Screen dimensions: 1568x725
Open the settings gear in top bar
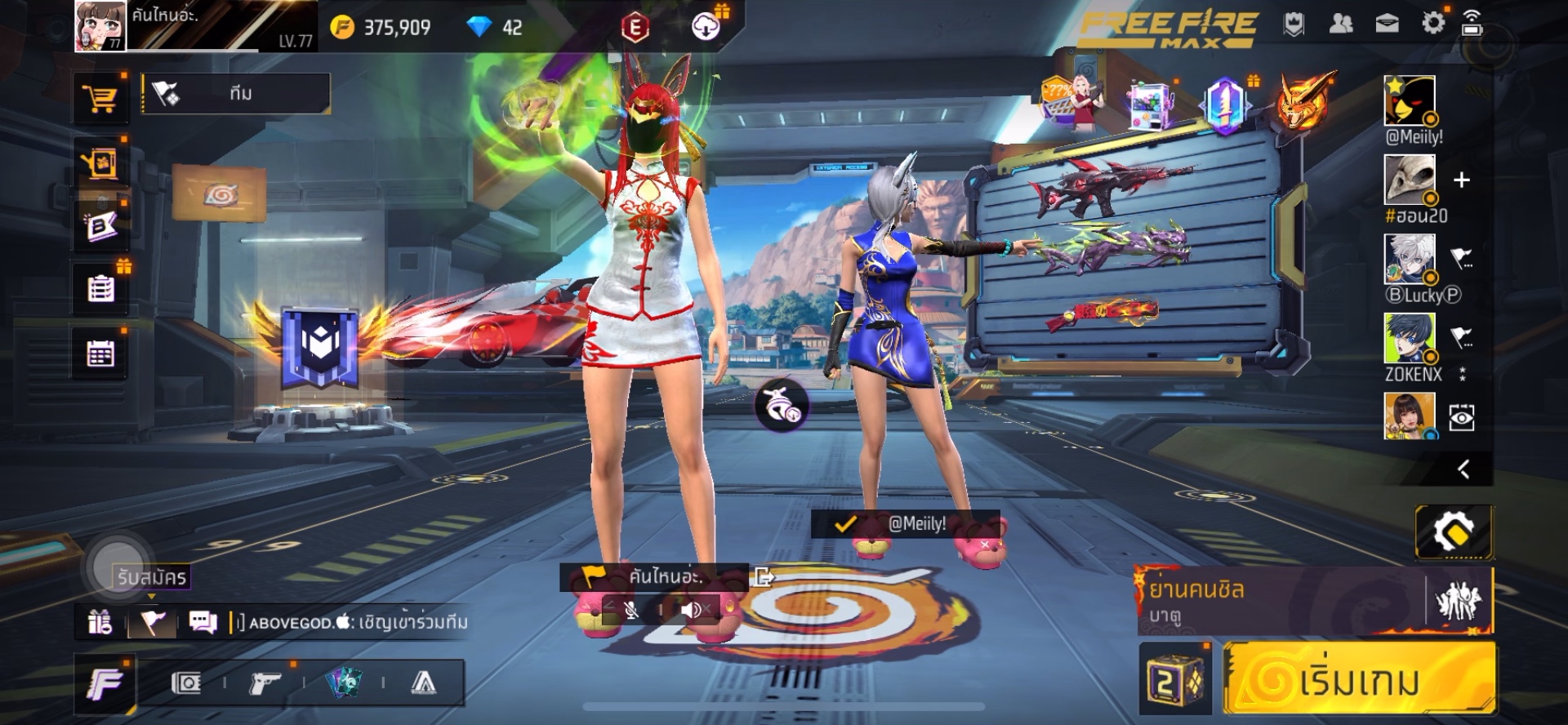[1433, 24]
